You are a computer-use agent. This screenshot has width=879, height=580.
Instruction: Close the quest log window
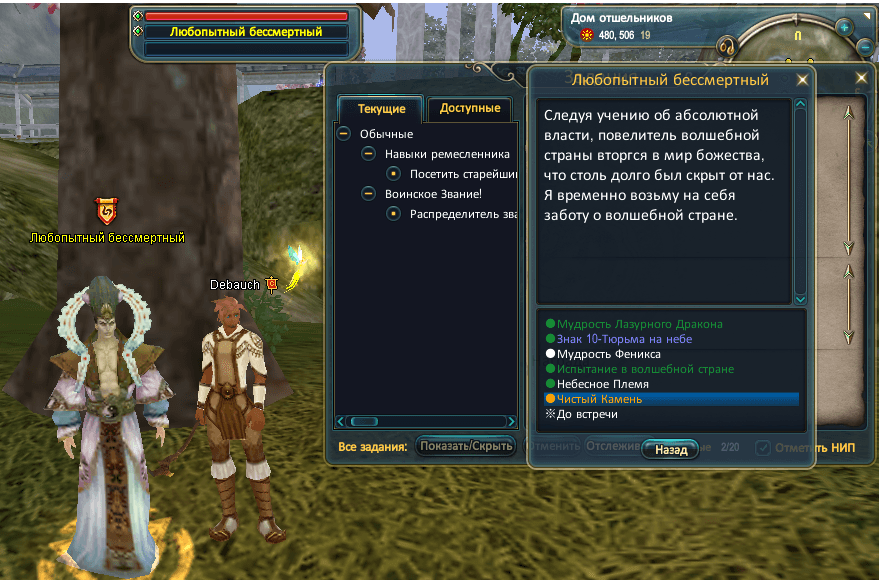click(x=862, y=78)
